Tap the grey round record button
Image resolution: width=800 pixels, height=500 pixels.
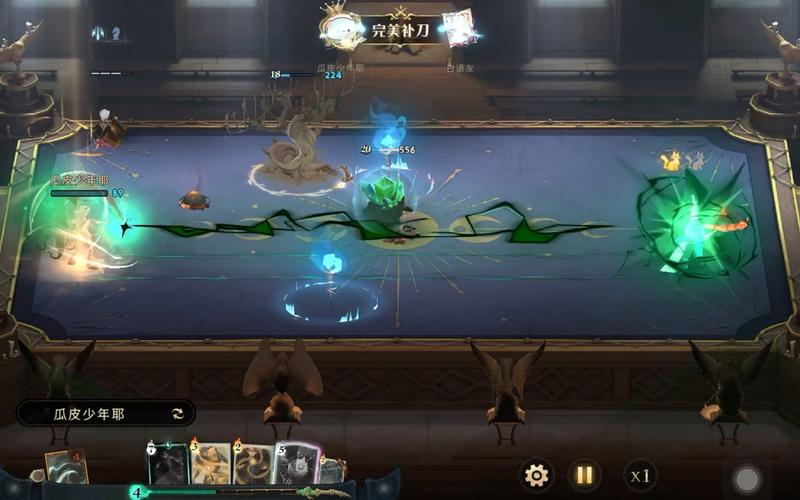(746, 478)
